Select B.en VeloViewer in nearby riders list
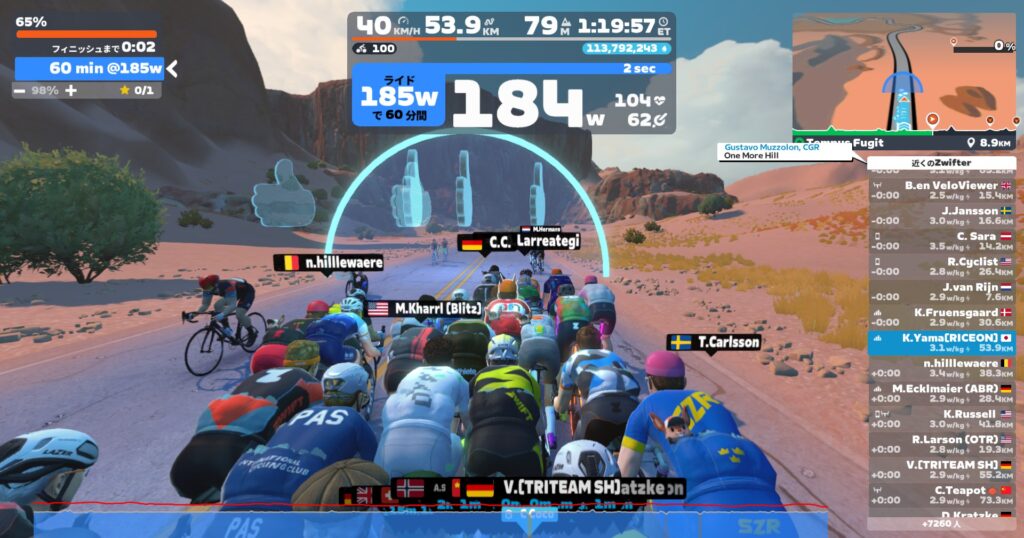The image size is (1024, 538). (942, 190)
